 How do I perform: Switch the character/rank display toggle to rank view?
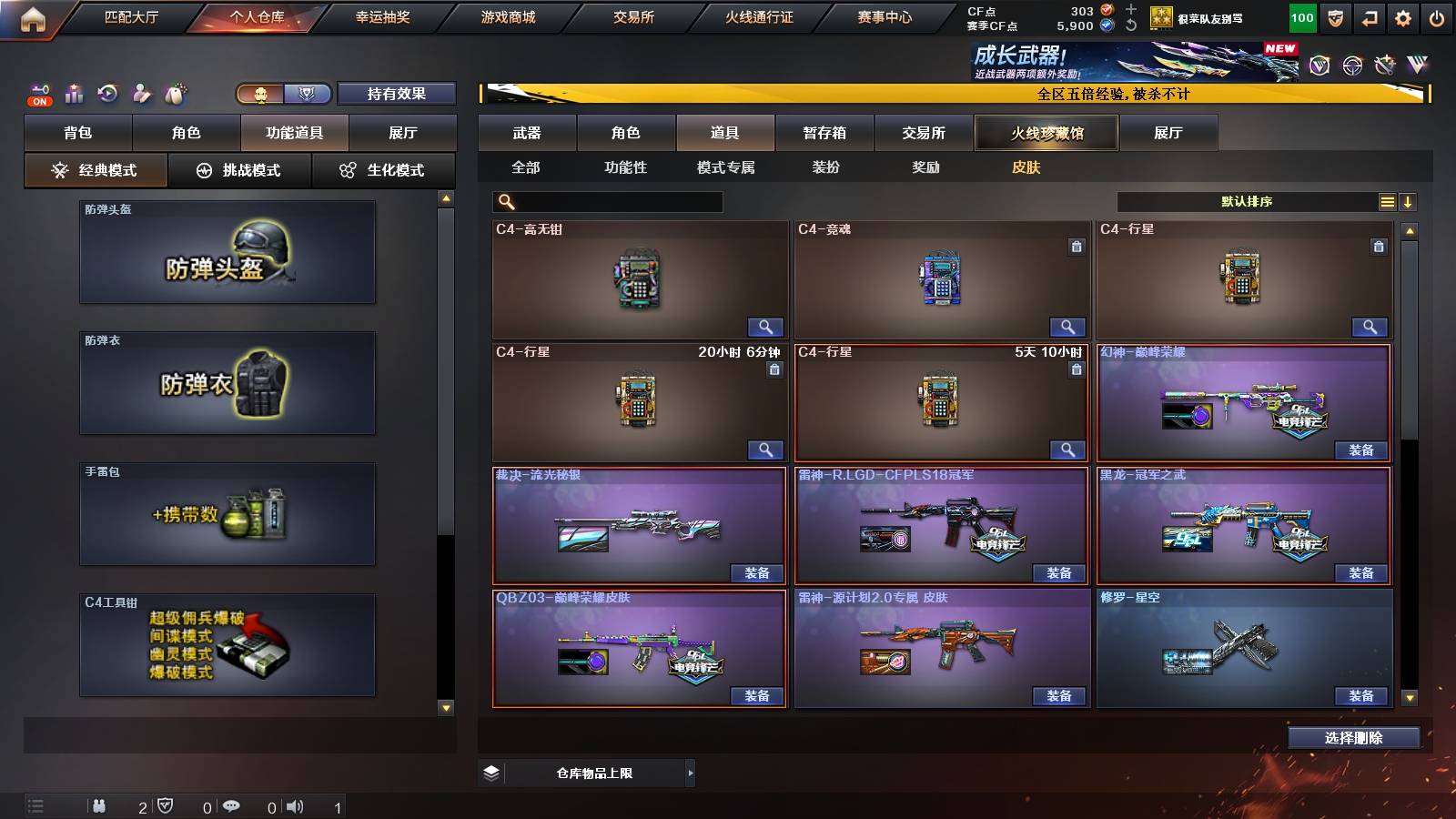point(307,94)
